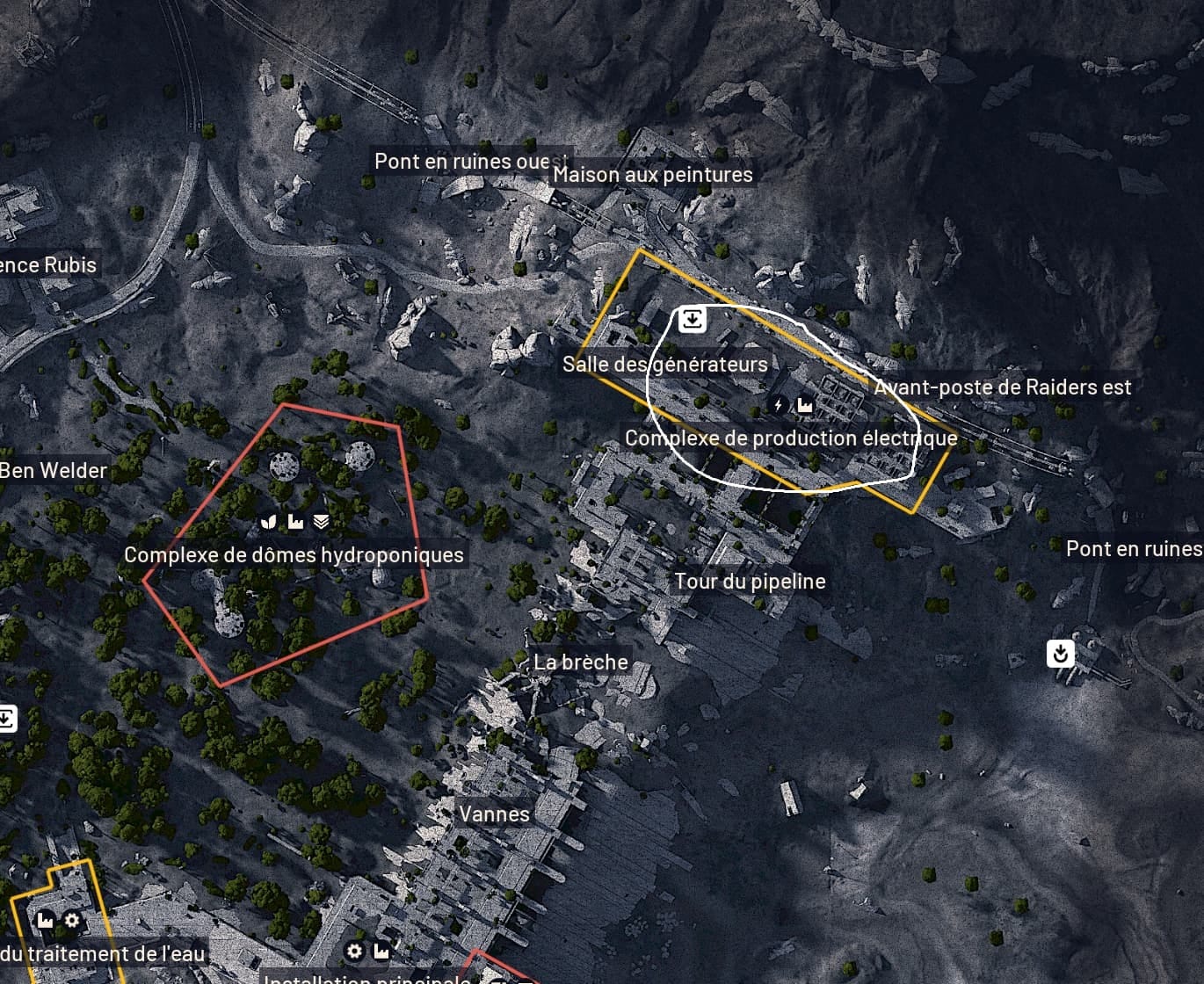This screenshot has height=984, width=1204.
Task: Select the Tour du pipeline label
Action: coord(750,582)
